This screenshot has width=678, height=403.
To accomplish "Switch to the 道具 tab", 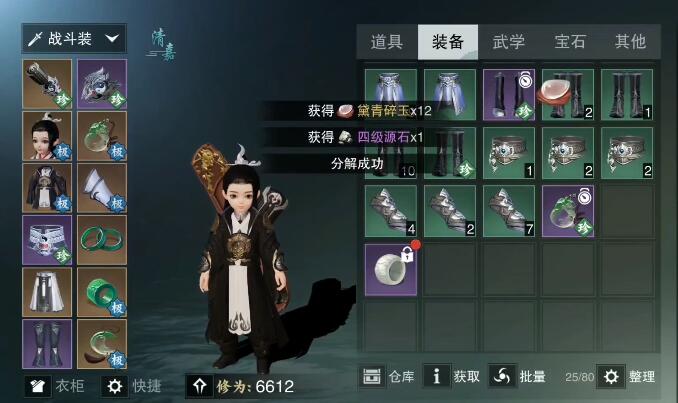I will (x=386, y=42).
